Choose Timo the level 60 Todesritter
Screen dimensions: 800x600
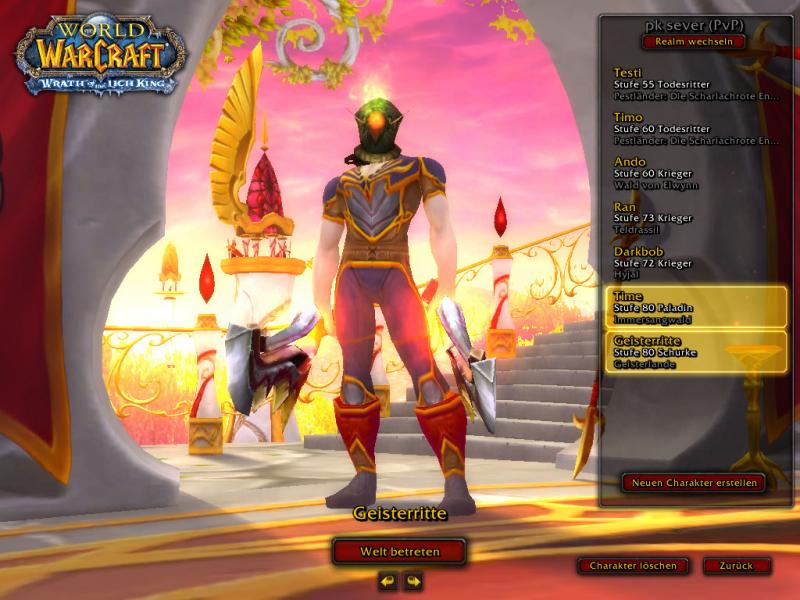[x=694, y=130]
